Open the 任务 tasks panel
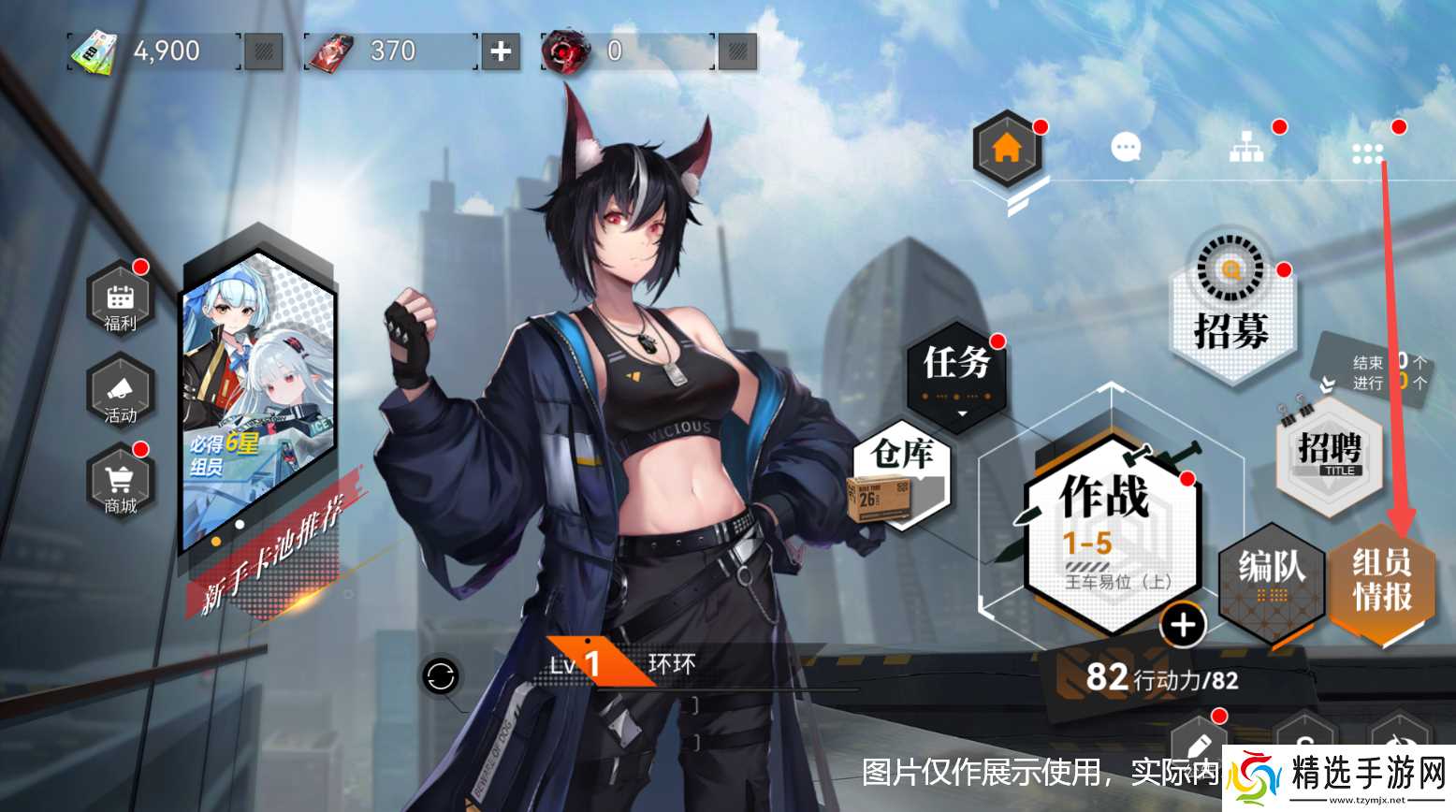 click(955, 368)
